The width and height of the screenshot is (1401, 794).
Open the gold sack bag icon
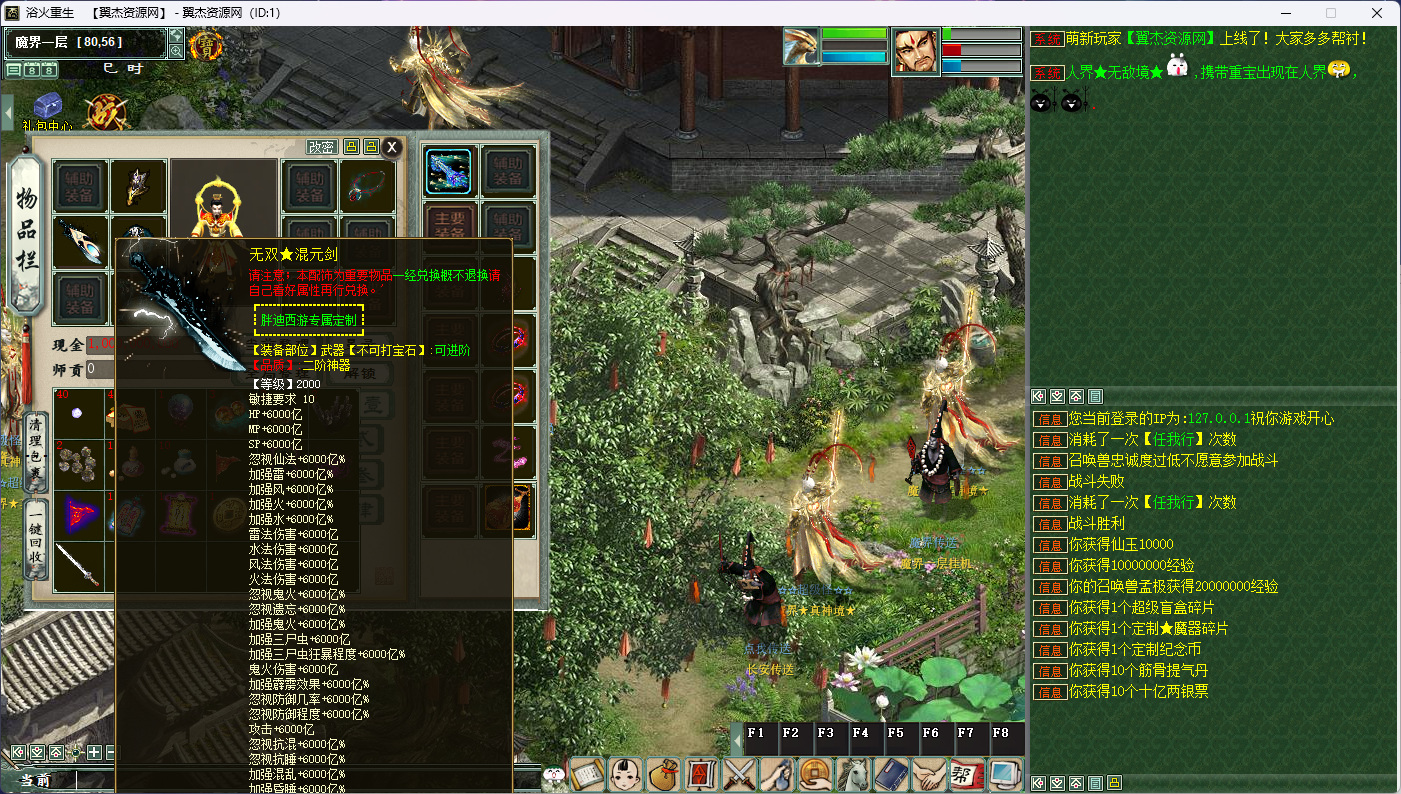coord(663,774)
